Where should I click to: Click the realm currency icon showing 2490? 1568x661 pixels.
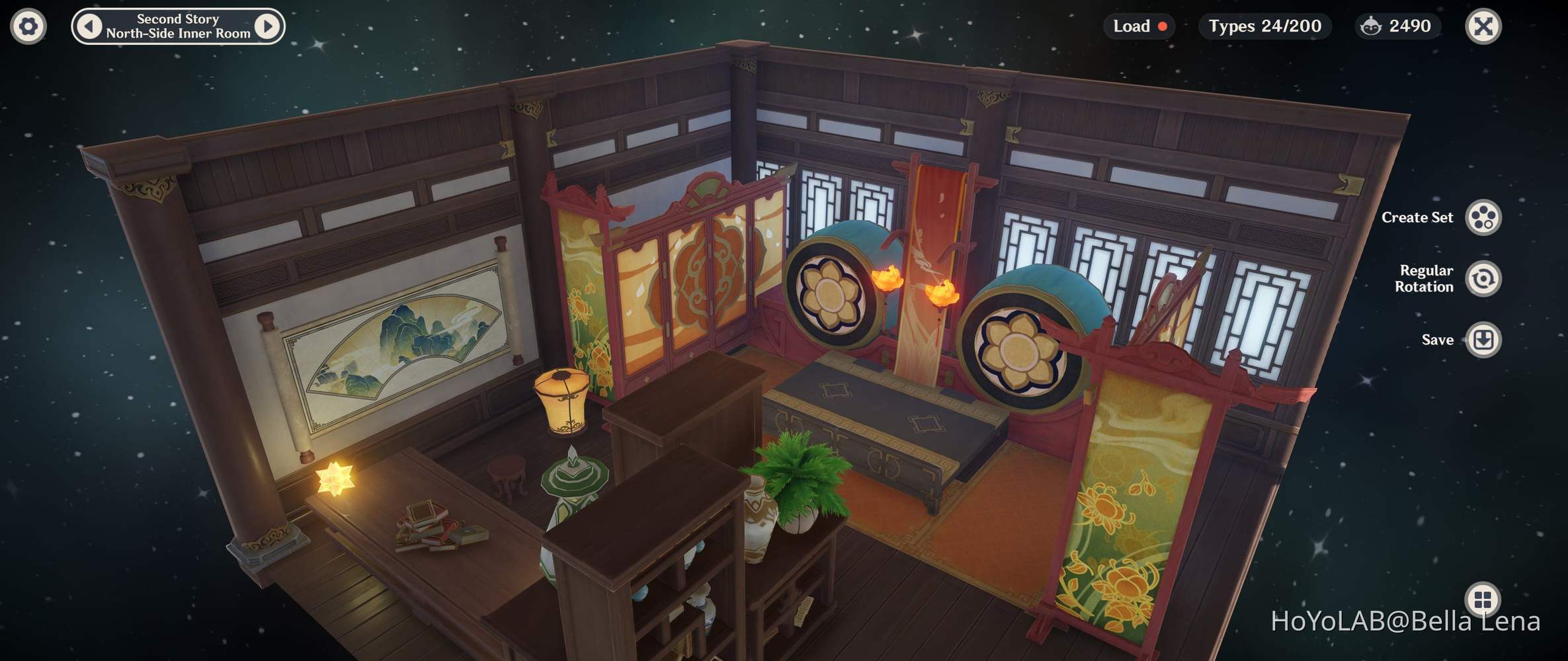[1370, 26]
